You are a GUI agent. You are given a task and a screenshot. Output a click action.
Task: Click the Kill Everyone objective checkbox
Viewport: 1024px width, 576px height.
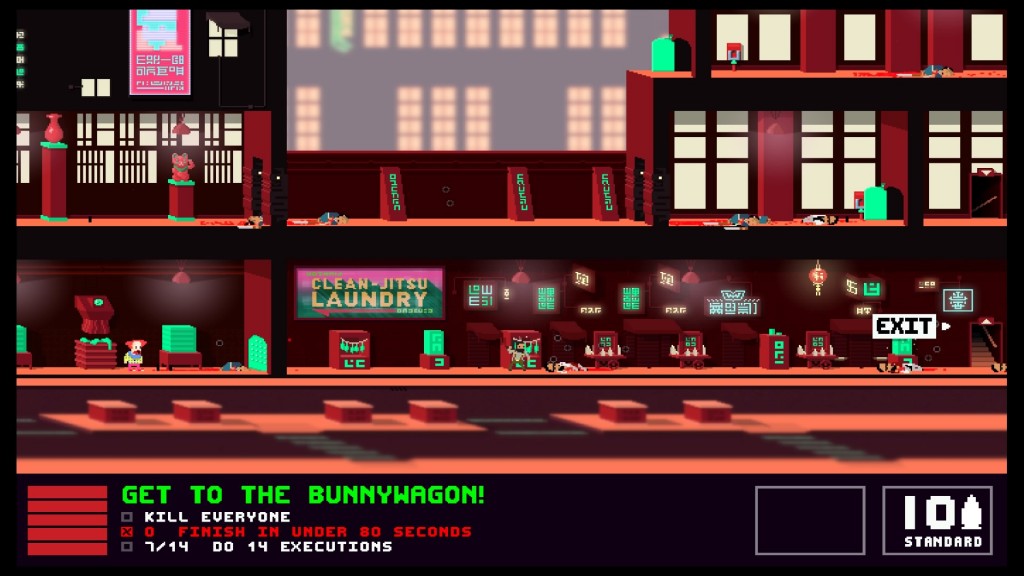[127, 517]
